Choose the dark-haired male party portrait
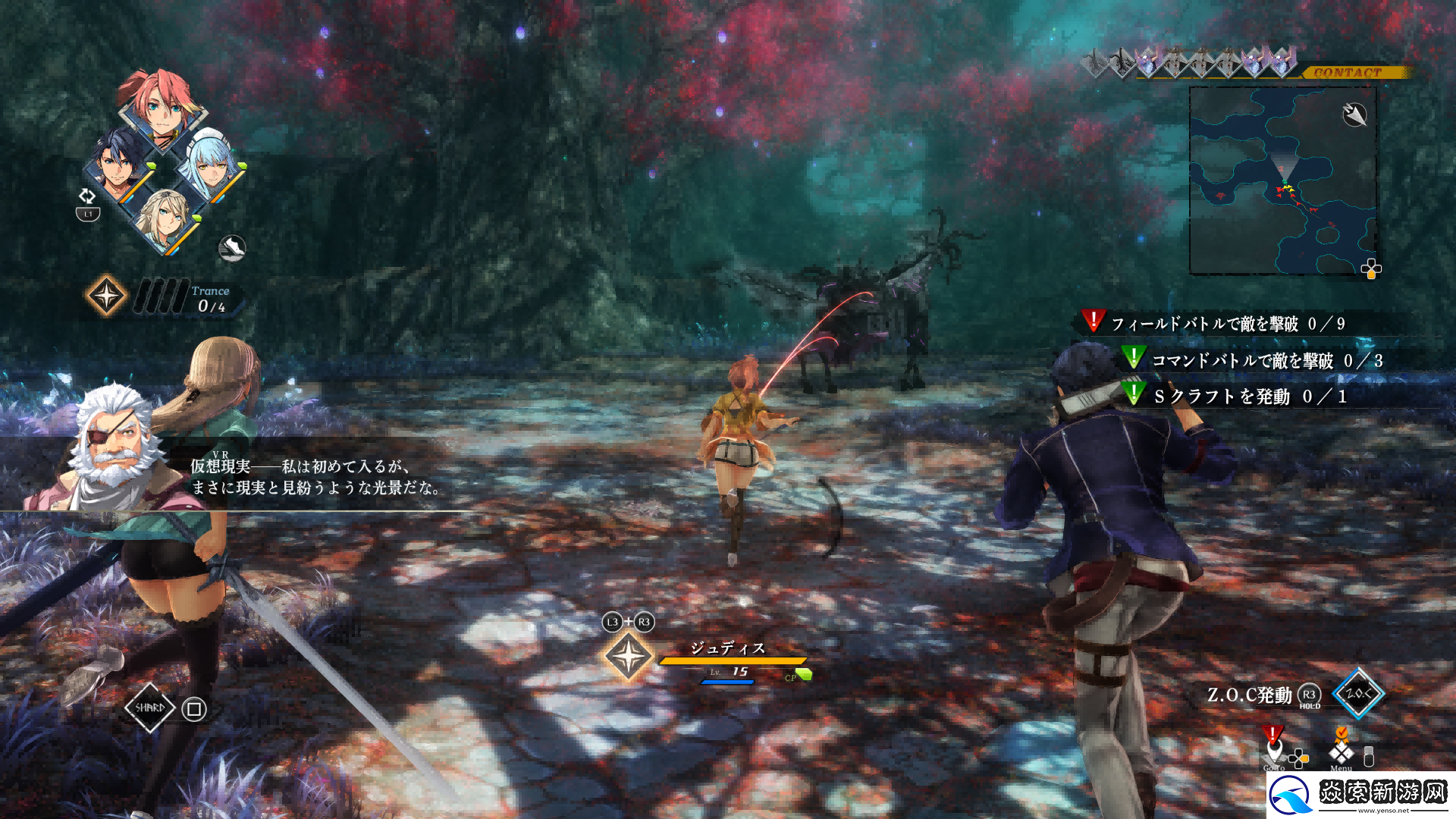The image size is (1456, 819). pos(118,163)
